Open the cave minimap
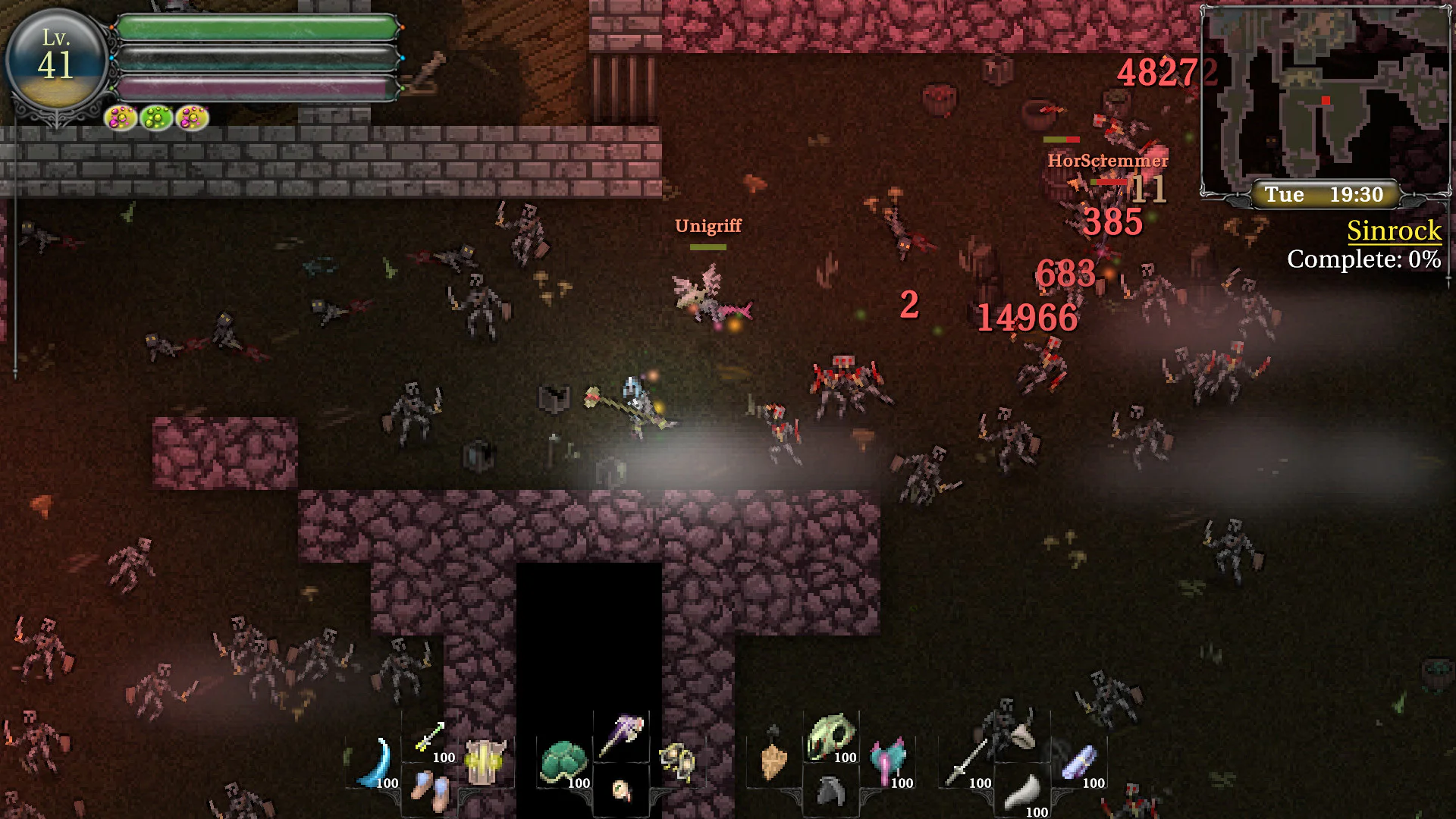This screenshot has width=1456, height=819. [x=1326, y=99]
